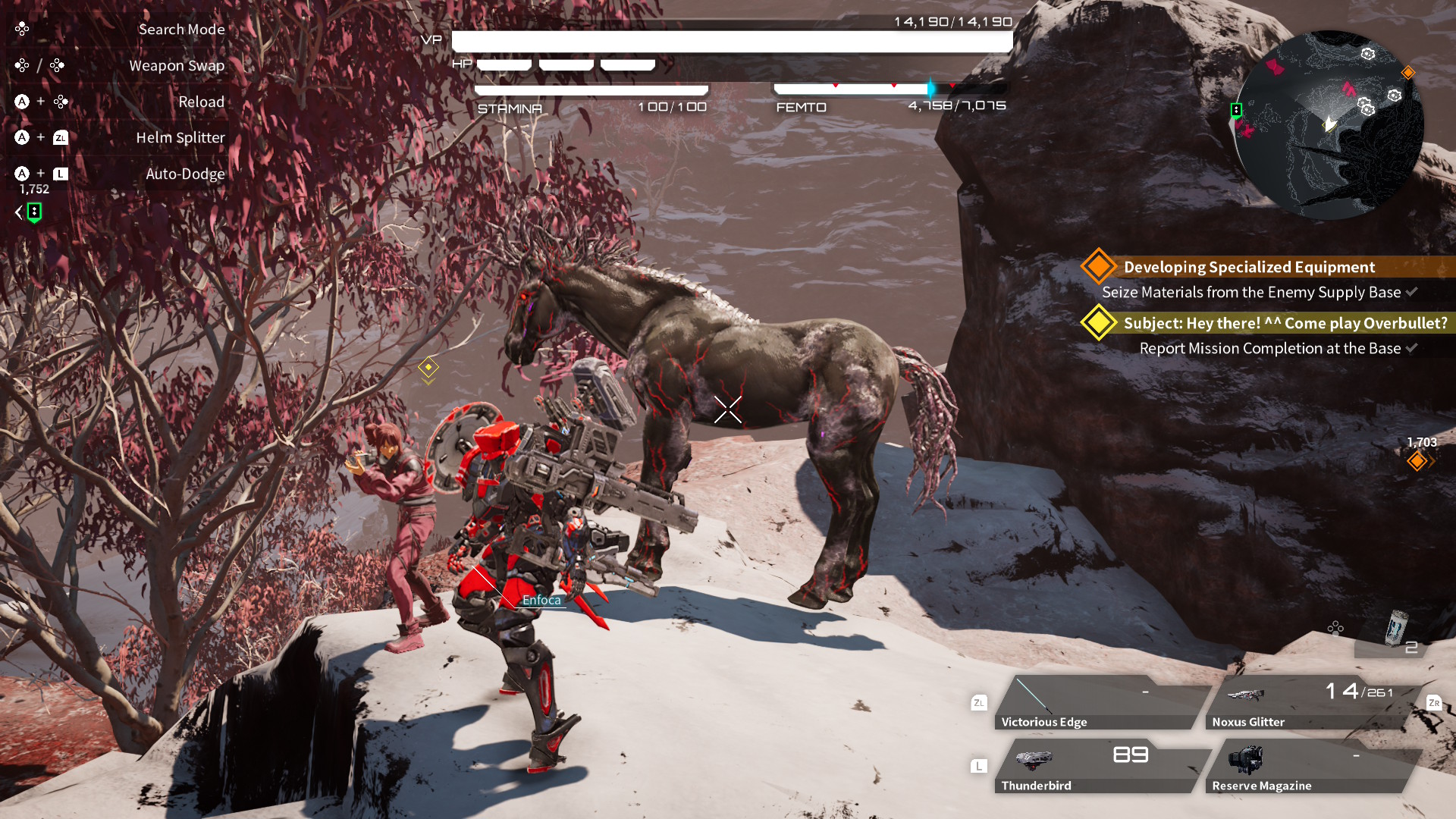Click the Developing Specialized Equipment mission tracker
Screen dimensions: 1456x819
tap(1249, 267)
